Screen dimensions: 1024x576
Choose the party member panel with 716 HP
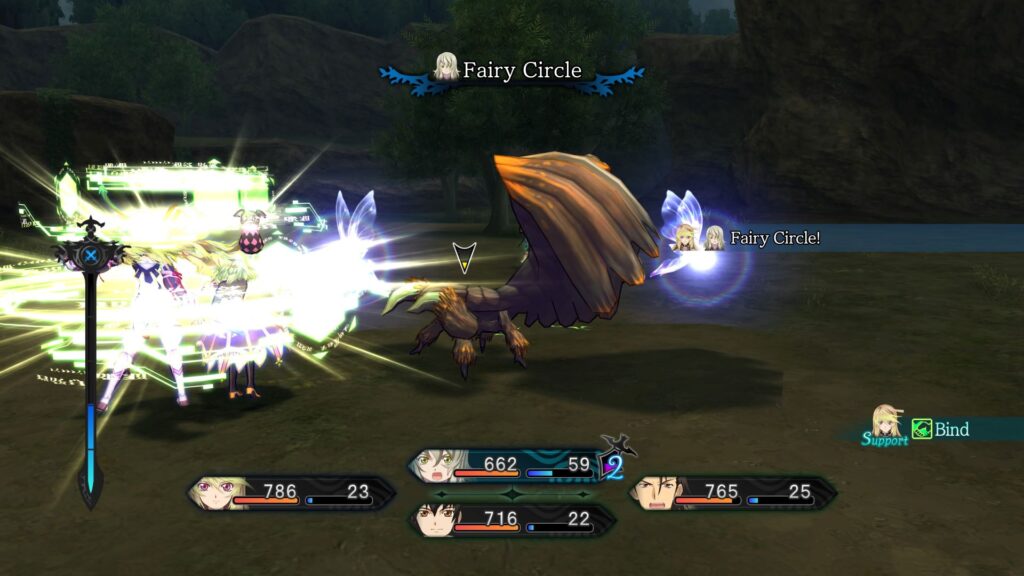coord(512,519)
